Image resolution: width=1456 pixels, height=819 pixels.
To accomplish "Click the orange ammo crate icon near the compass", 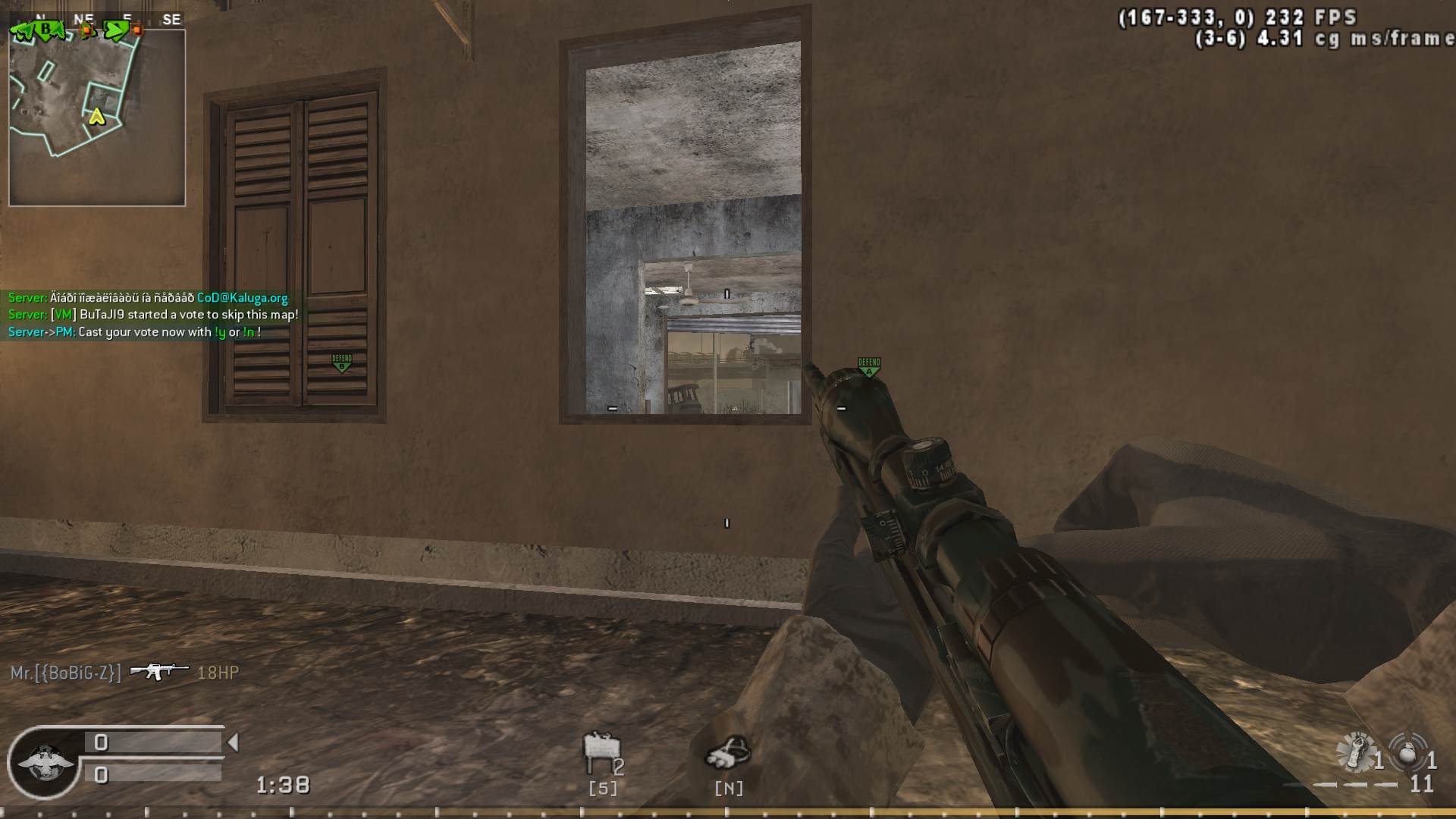I will point(86,30).
